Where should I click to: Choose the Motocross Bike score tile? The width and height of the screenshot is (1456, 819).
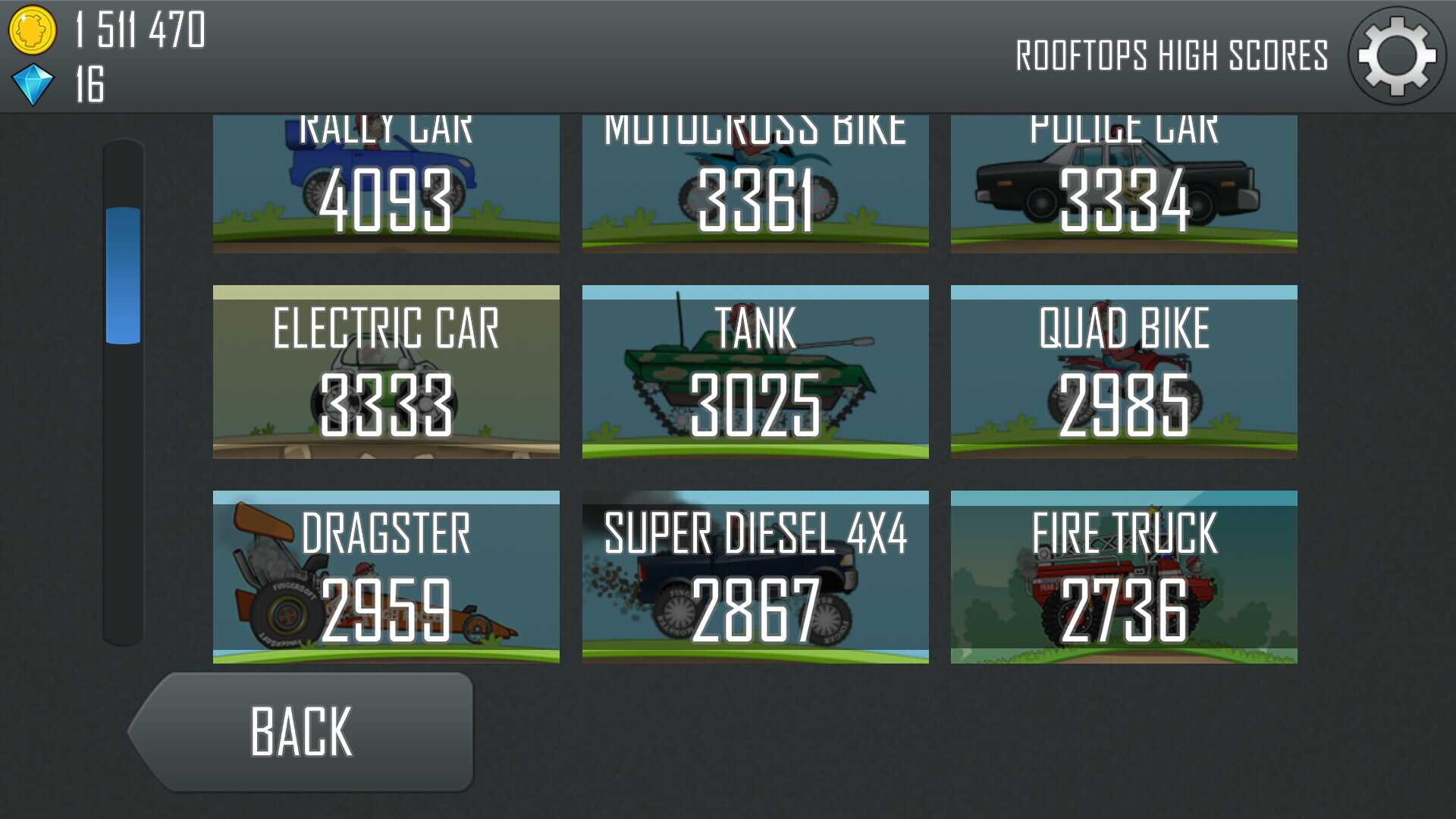click(x=755, y=184)
